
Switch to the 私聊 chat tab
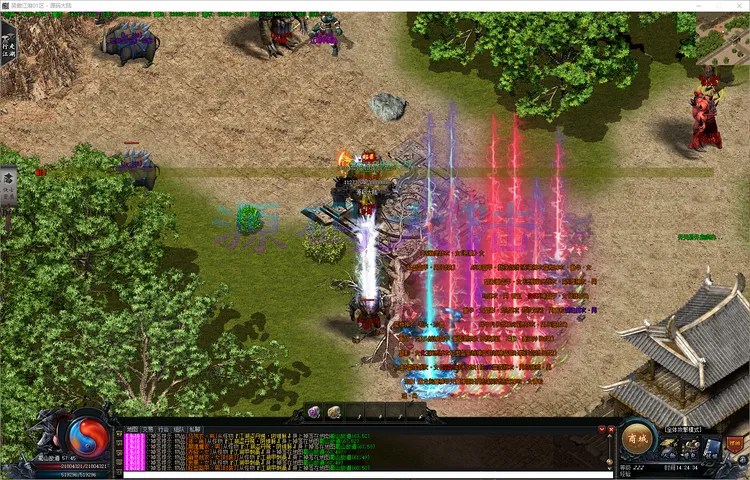[195, 429]
